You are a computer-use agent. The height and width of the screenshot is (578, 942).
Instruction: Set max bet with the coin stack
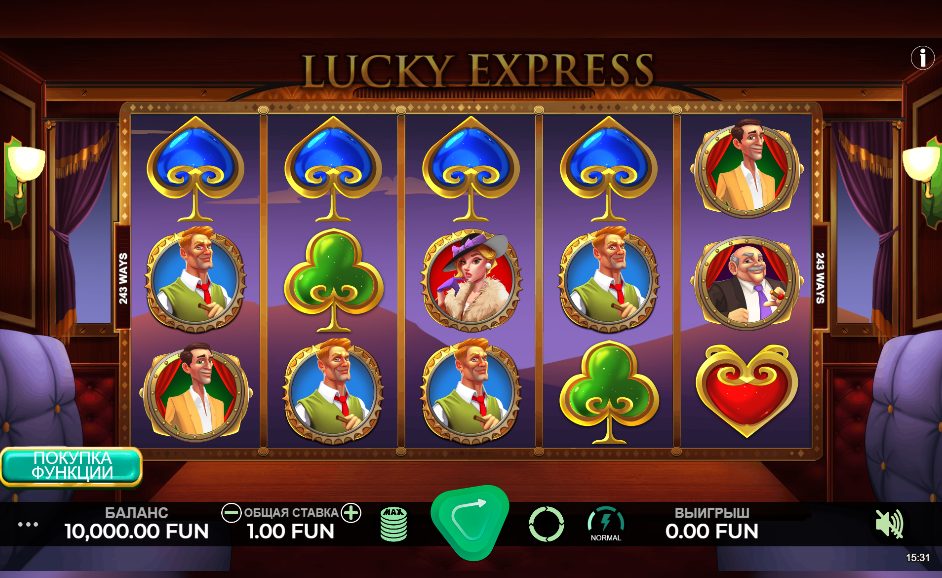394,523
